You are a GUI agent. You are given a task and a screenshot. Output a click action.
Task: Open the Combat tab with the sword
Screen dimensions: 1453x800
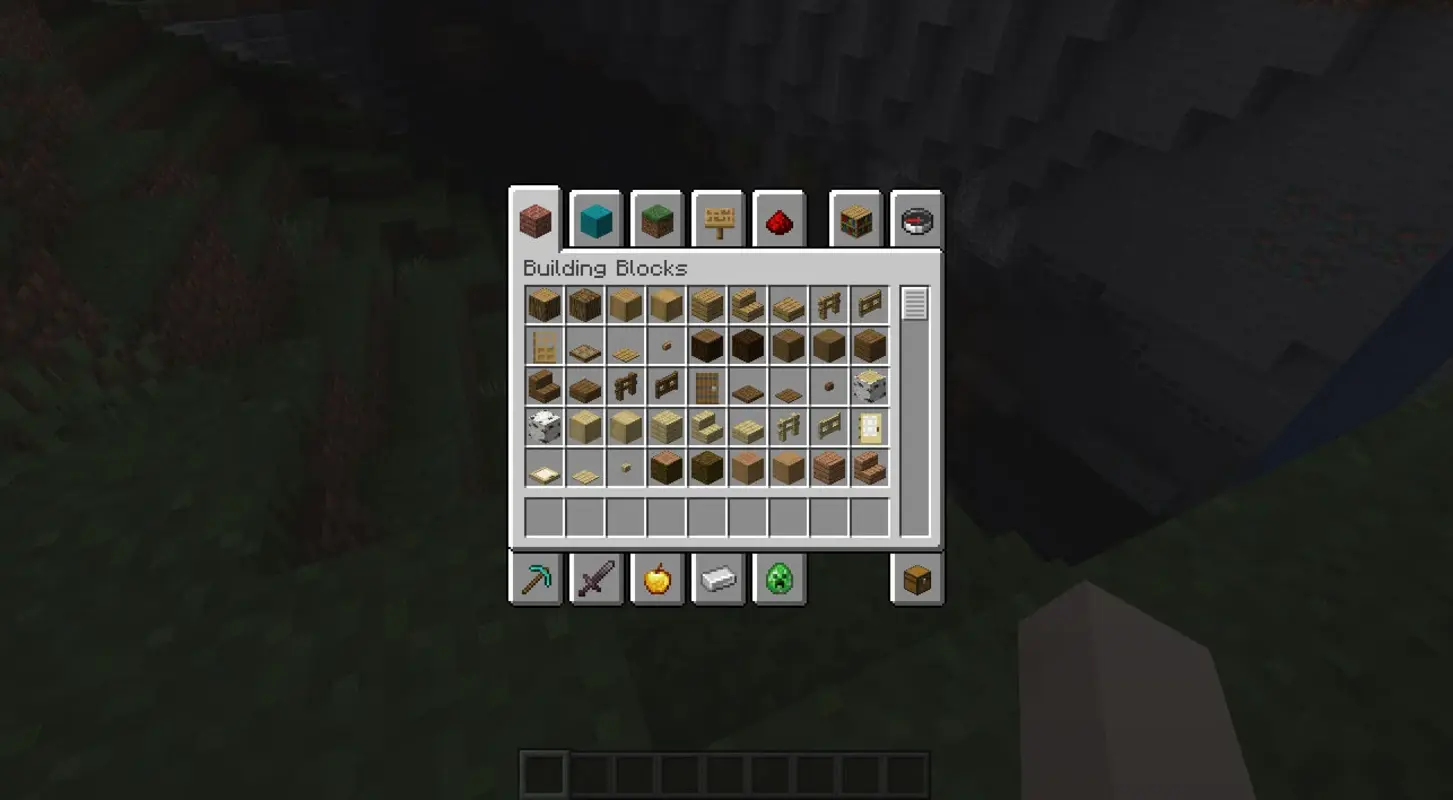(596, 579)
